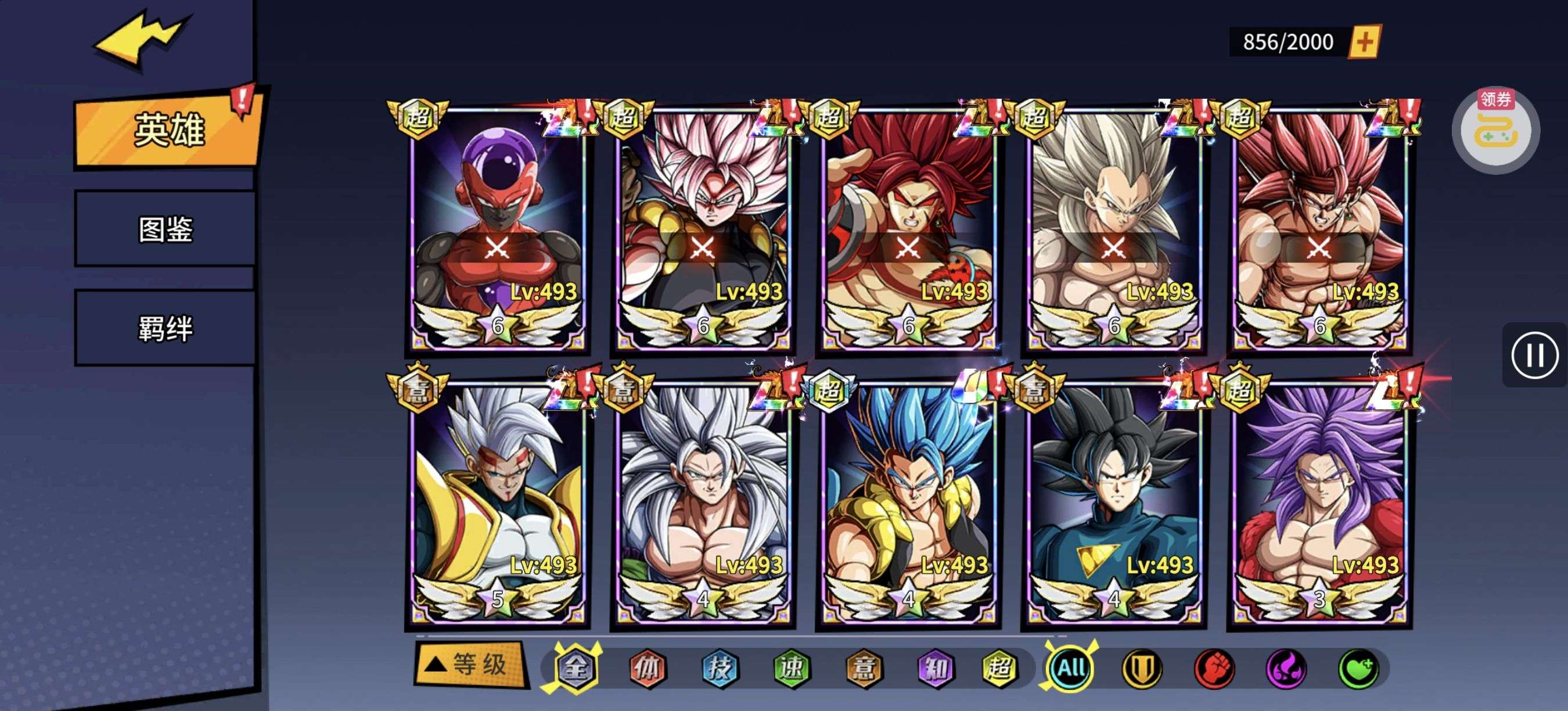Filter heroes by 技 type
The height and width of the screenshot is (711, 1568).
[x=720, y=669]
